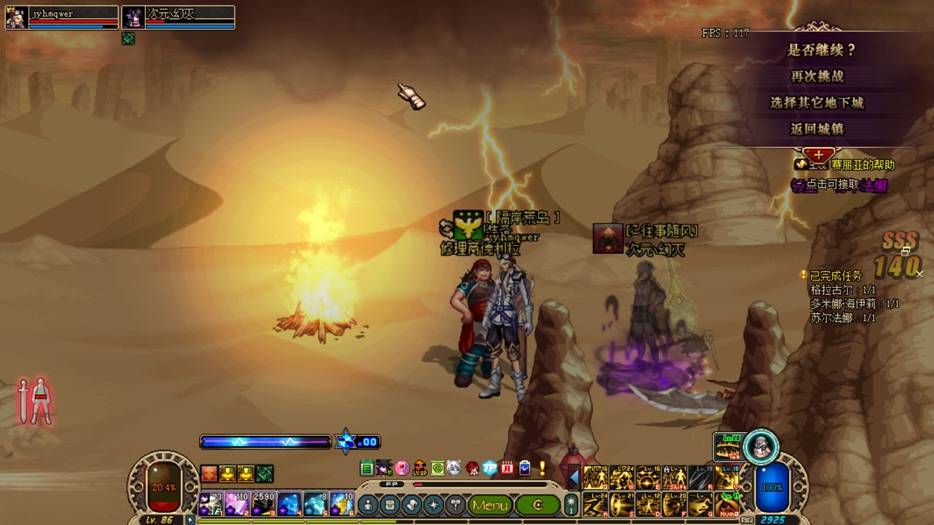Open the green Menu button

pyautogui.click(x=490, y=505)
